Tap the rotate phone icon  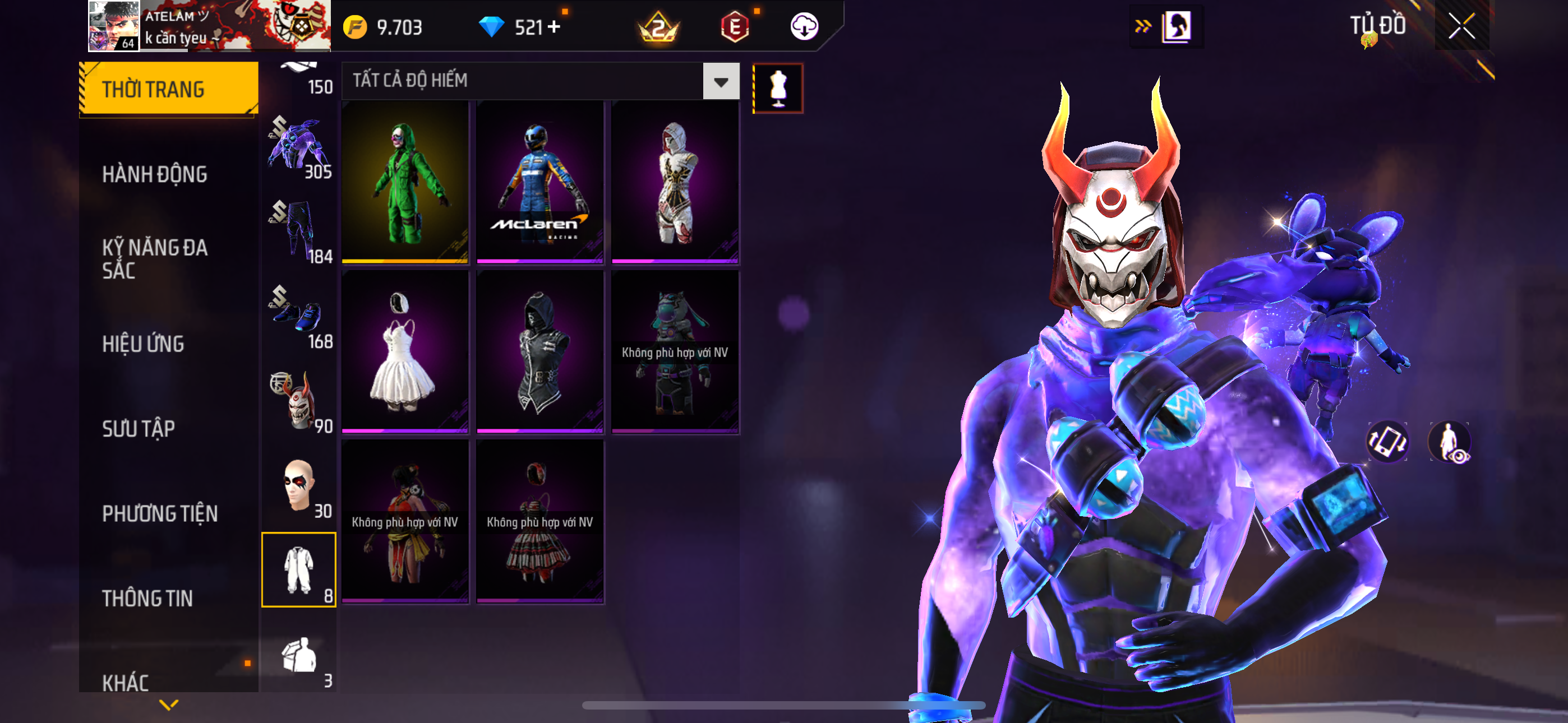point(1387,442)
